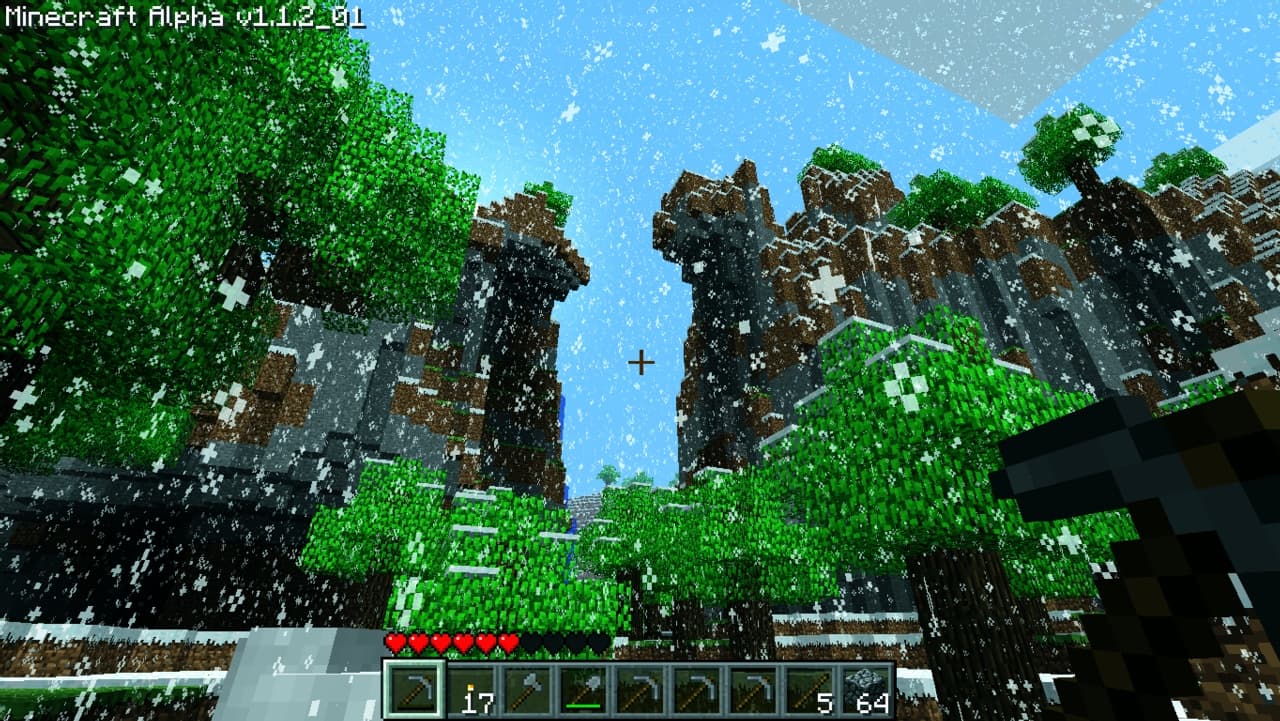
Task: Select the stack of 5 sticks in slot eight
Action: coord(808,688)
